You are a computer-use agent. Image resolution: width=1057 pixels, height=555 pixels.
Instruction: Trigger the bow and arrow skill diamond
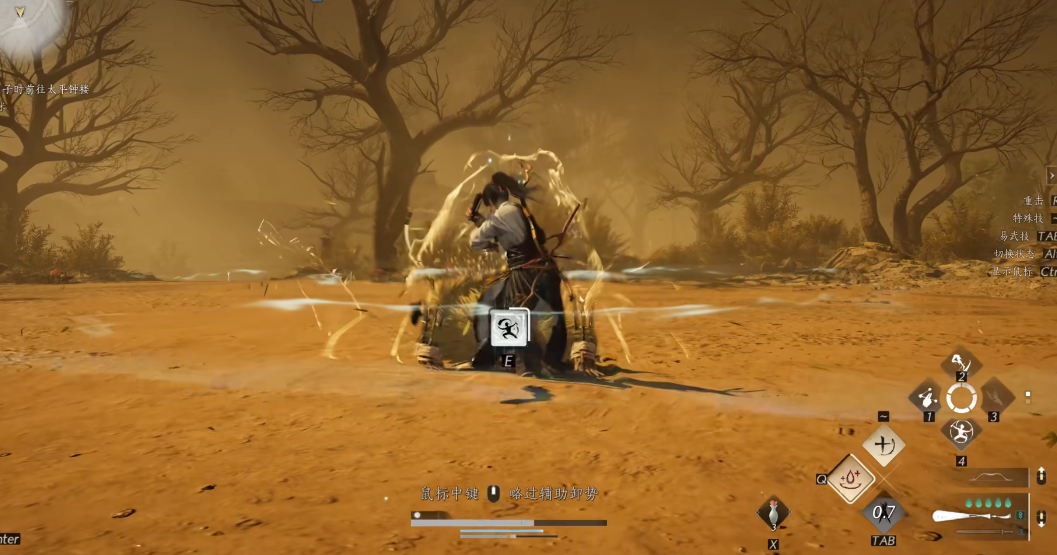pos(884,445)
